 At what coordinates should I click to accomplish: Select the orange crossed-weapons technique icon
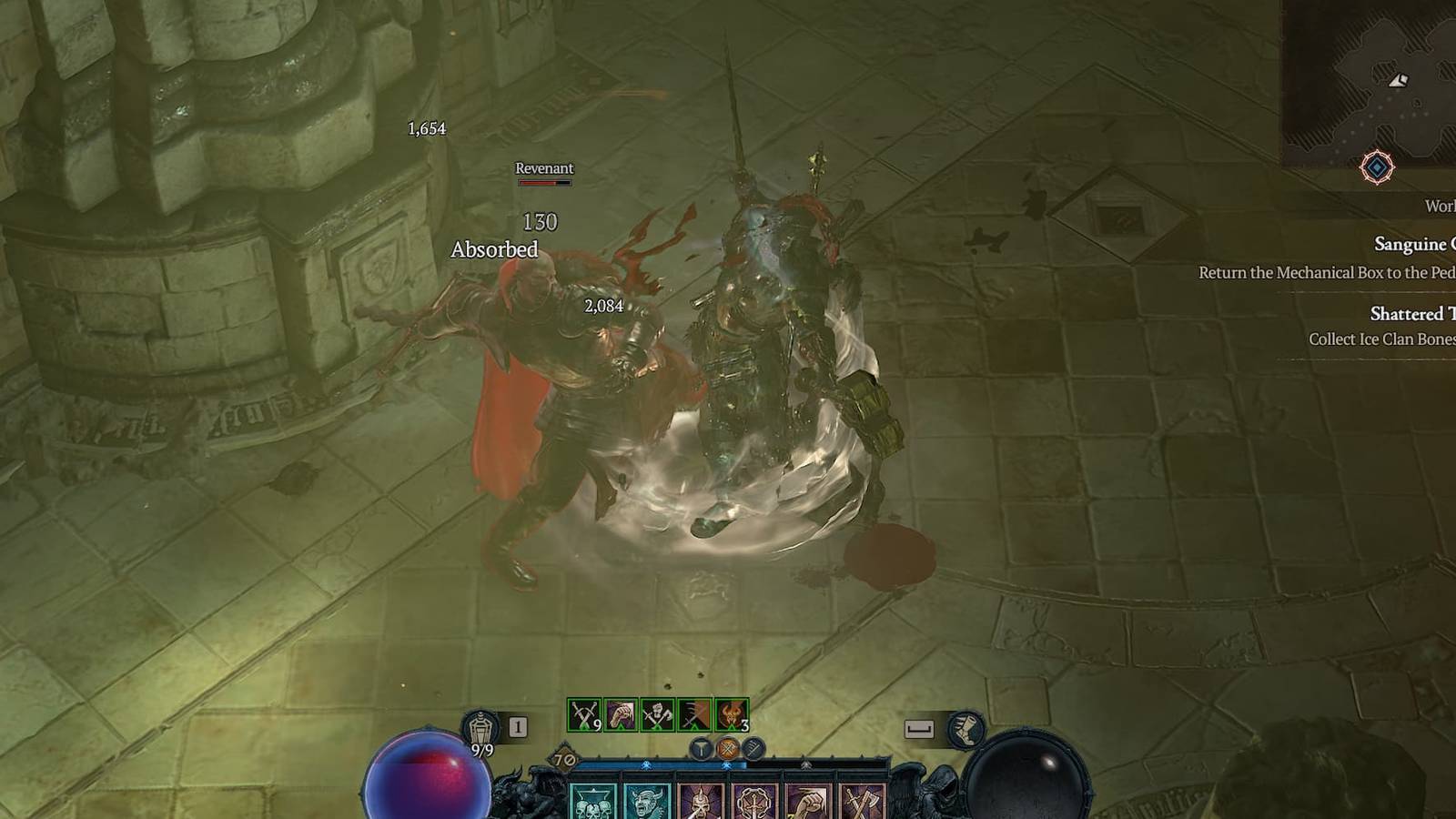pyautogui.click(x=727, y=749)
